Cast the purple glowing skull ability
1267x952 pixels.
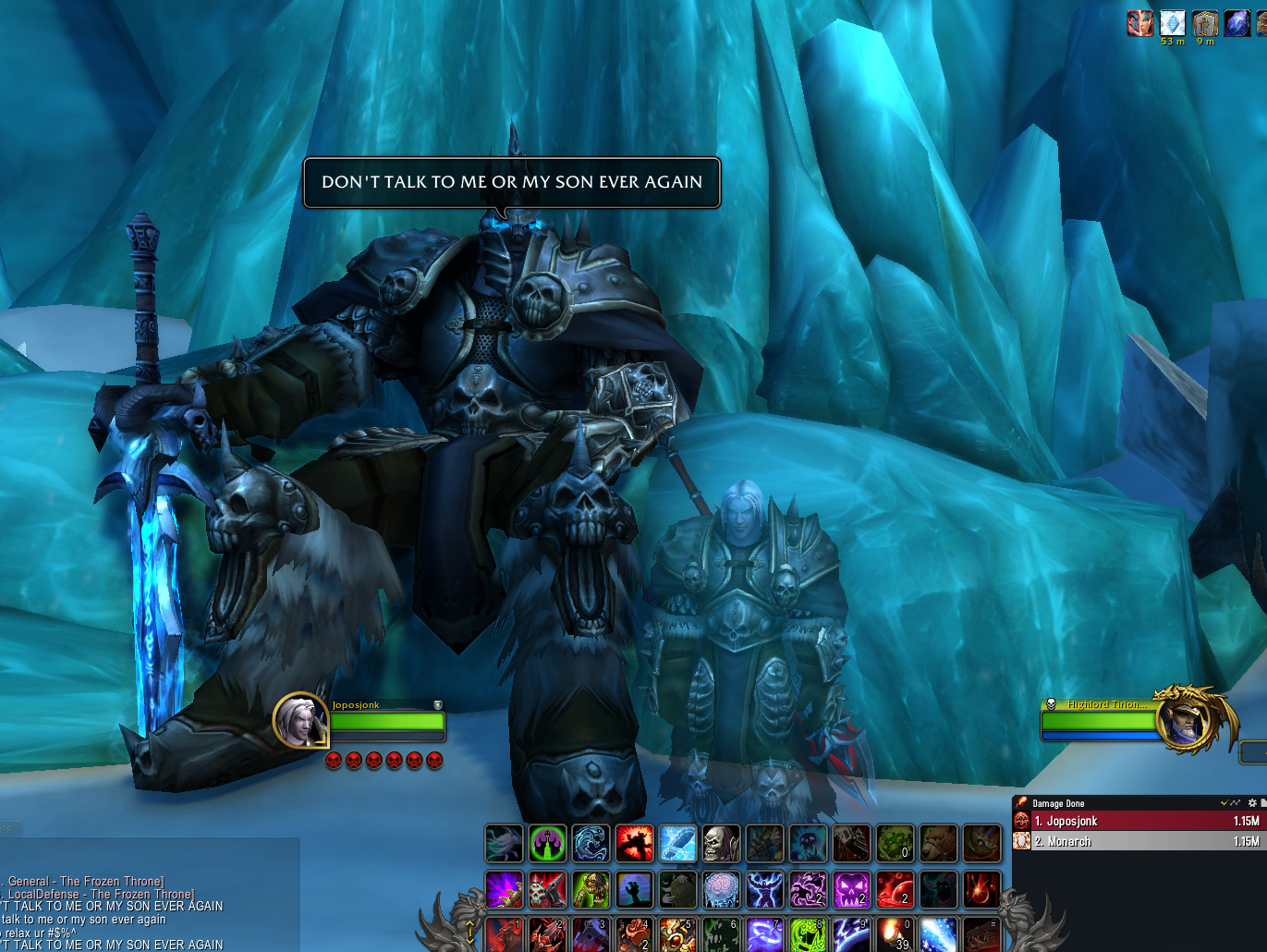(x=851, y=889)
